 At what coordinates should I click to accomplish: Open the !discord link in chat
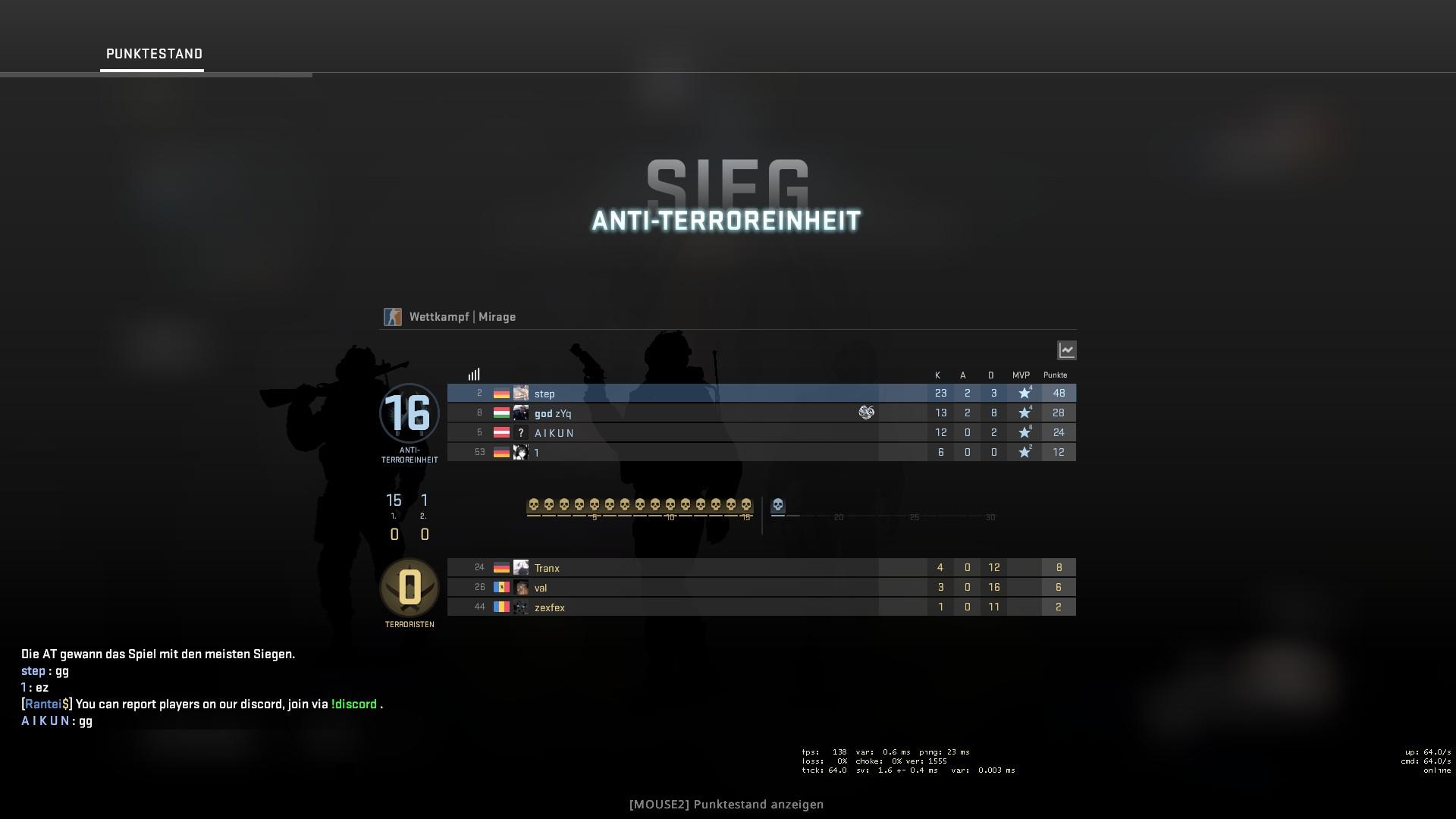point(355,704)
